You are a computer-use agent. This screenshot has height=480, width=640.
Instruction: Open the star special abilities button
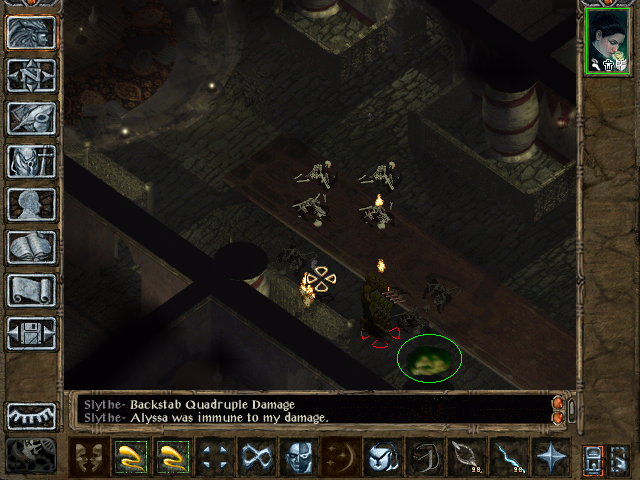point(551,457)
